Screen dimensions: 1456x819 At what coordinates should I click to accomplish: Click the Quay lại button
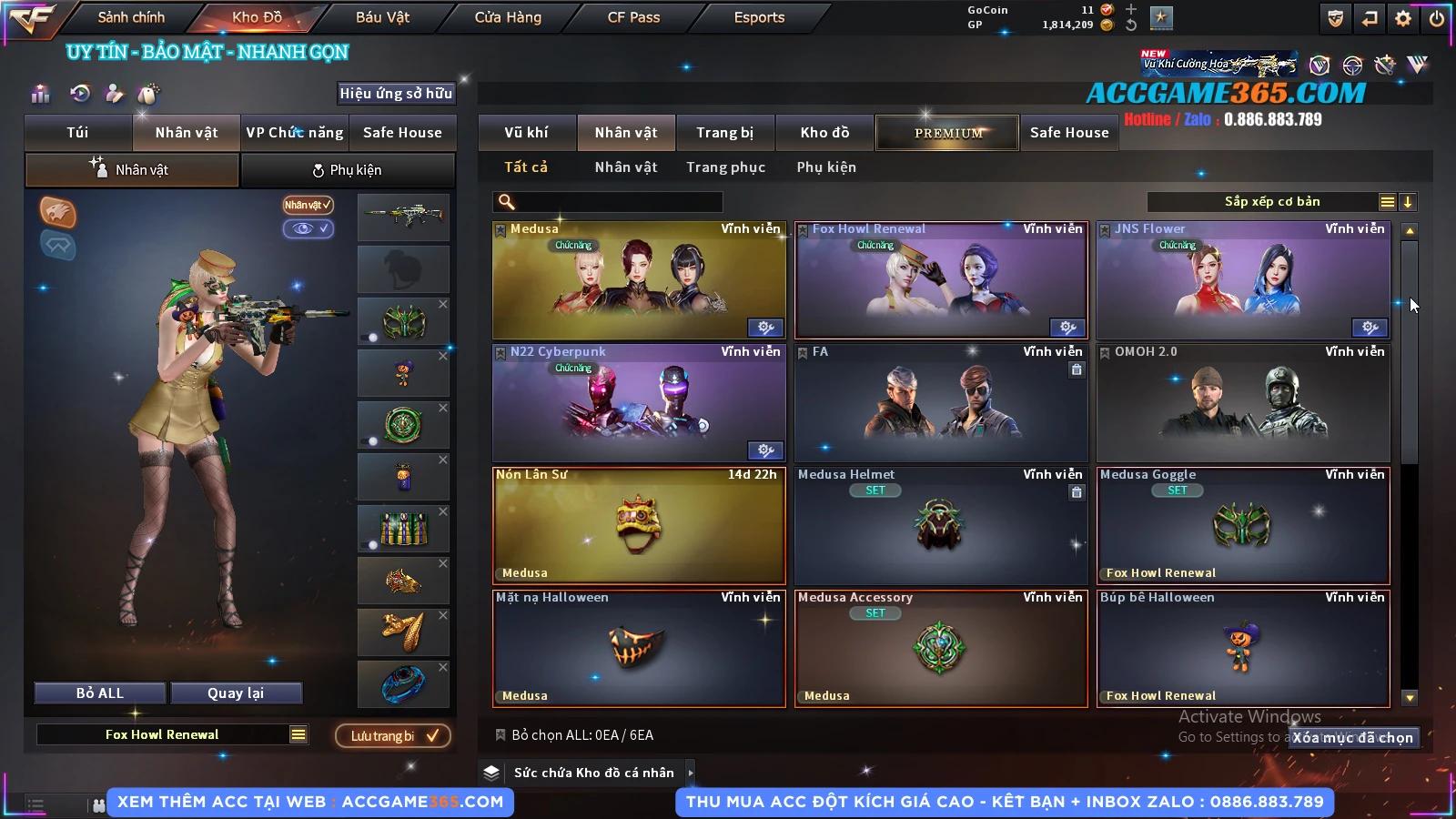pyautogui.click(x=236, y=693)
